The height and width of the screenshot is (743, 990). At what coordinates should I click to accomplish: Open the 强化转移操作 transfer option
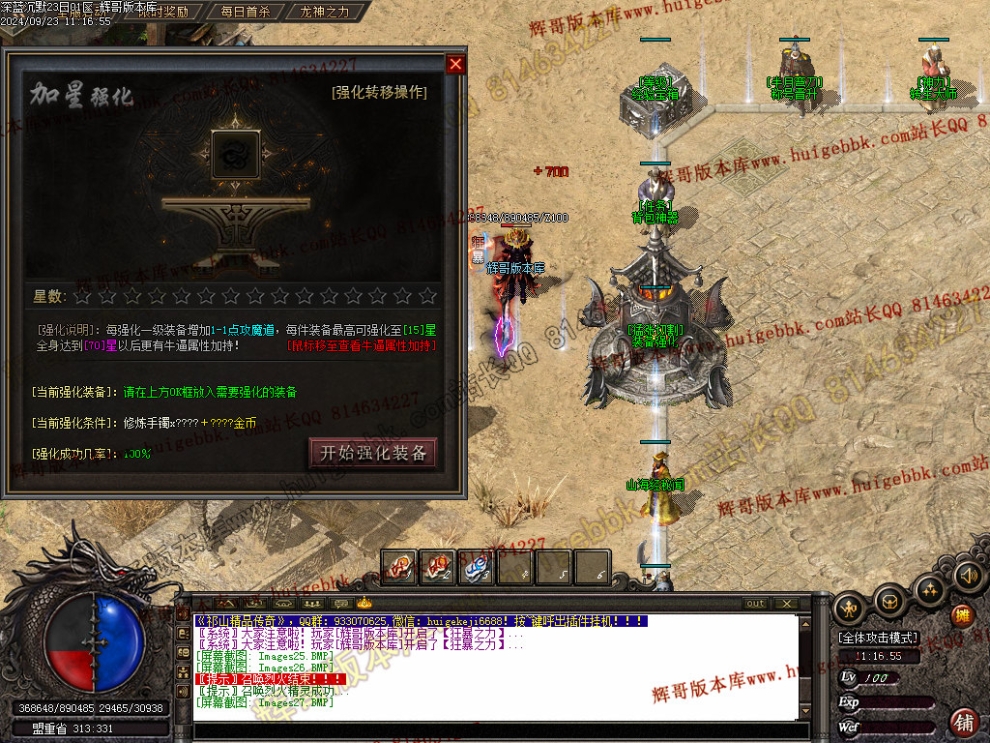tap(379, 93)
